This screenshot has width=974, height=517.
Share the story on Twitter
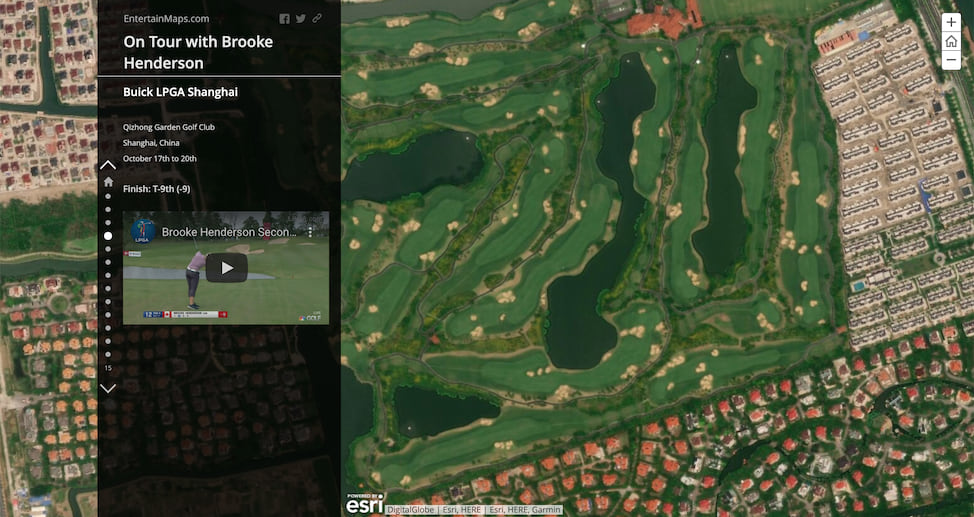[301, 19]
